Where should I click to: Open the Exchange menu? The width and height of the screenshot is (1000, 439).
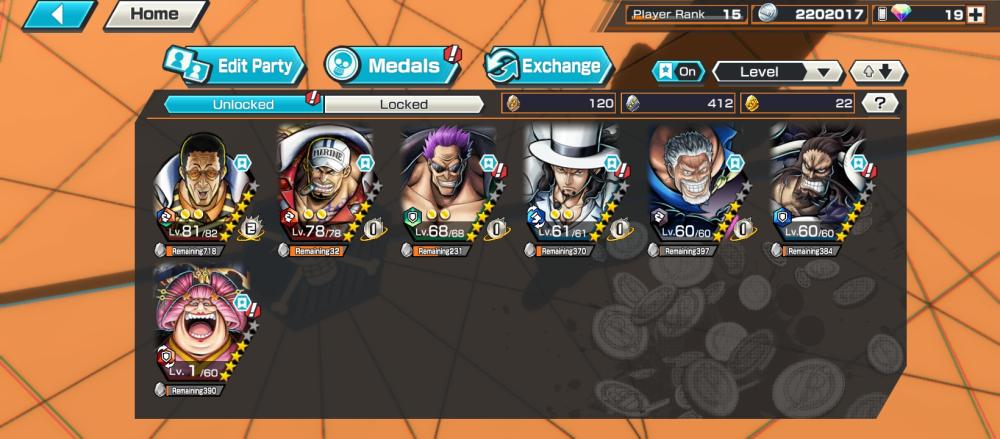549,67
